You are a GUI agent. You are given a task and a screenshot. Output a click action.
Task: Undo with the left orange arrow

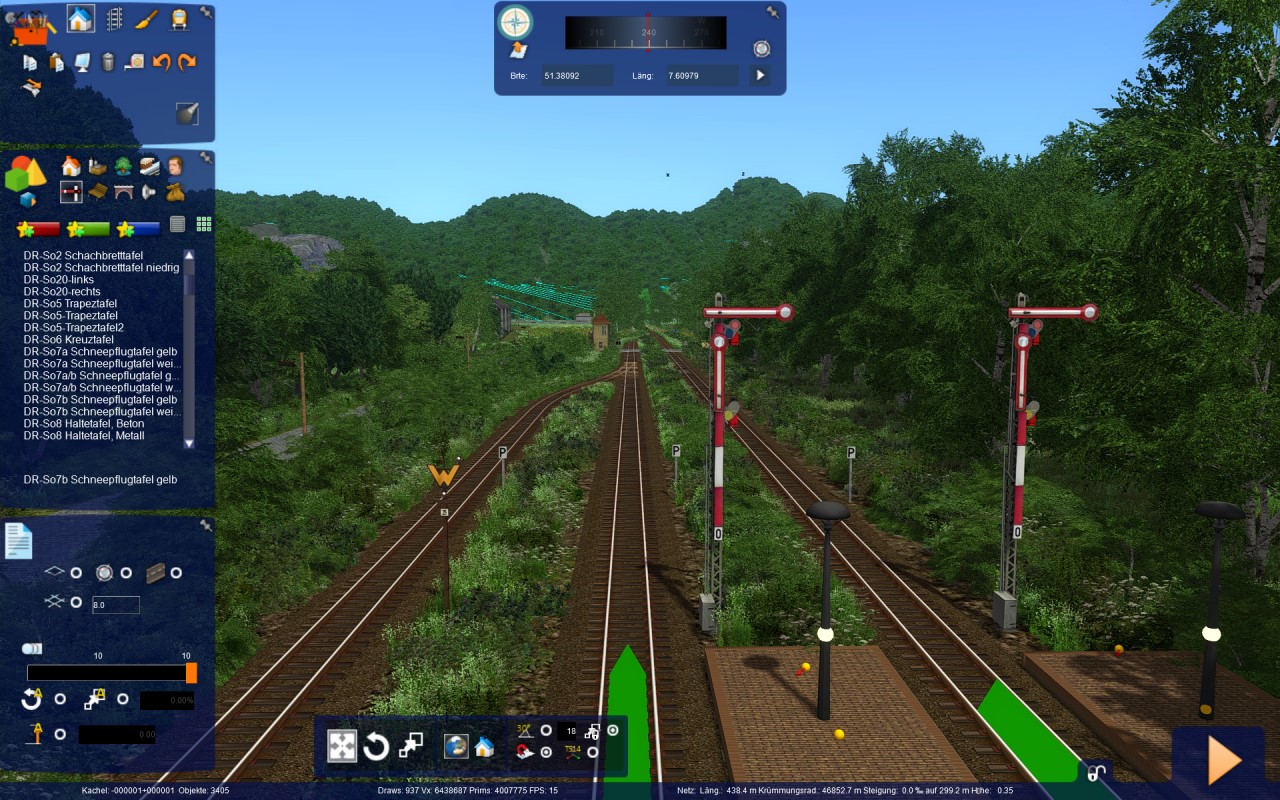coord(161,62)
